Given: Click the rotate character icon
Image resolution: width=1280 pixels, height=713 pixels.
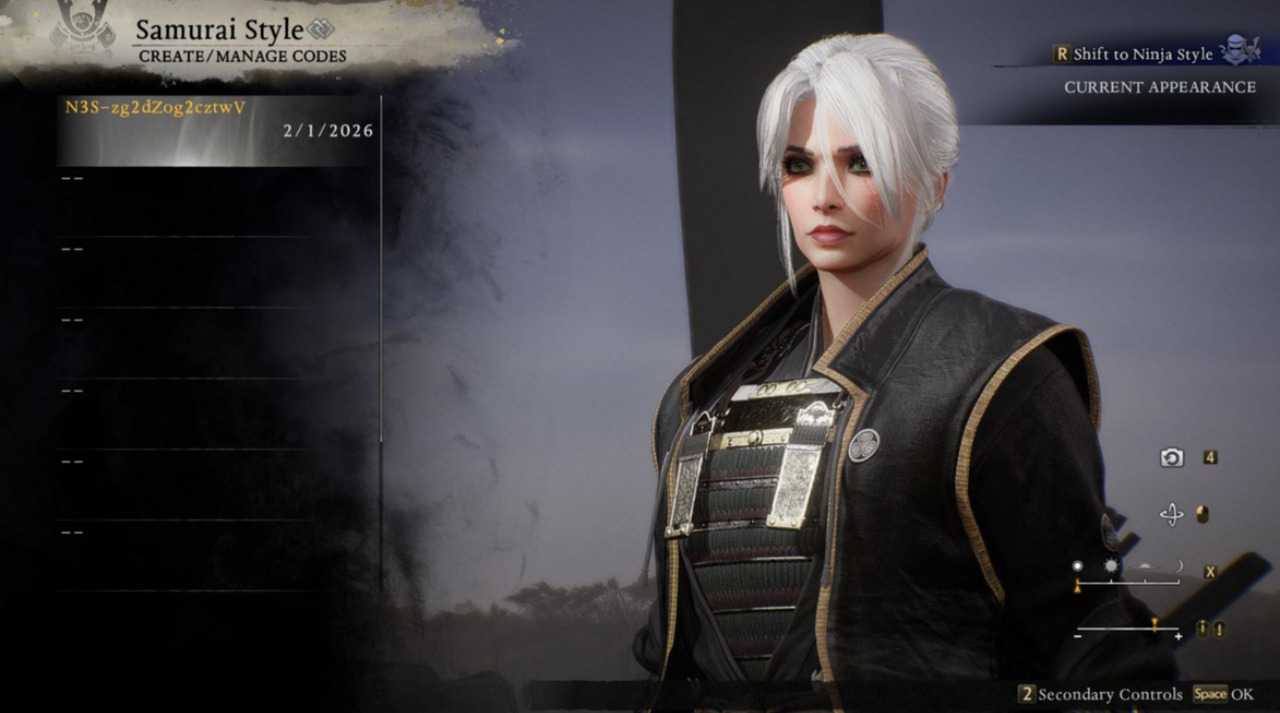Looking at the screenshot, I should pos(1171,515).
